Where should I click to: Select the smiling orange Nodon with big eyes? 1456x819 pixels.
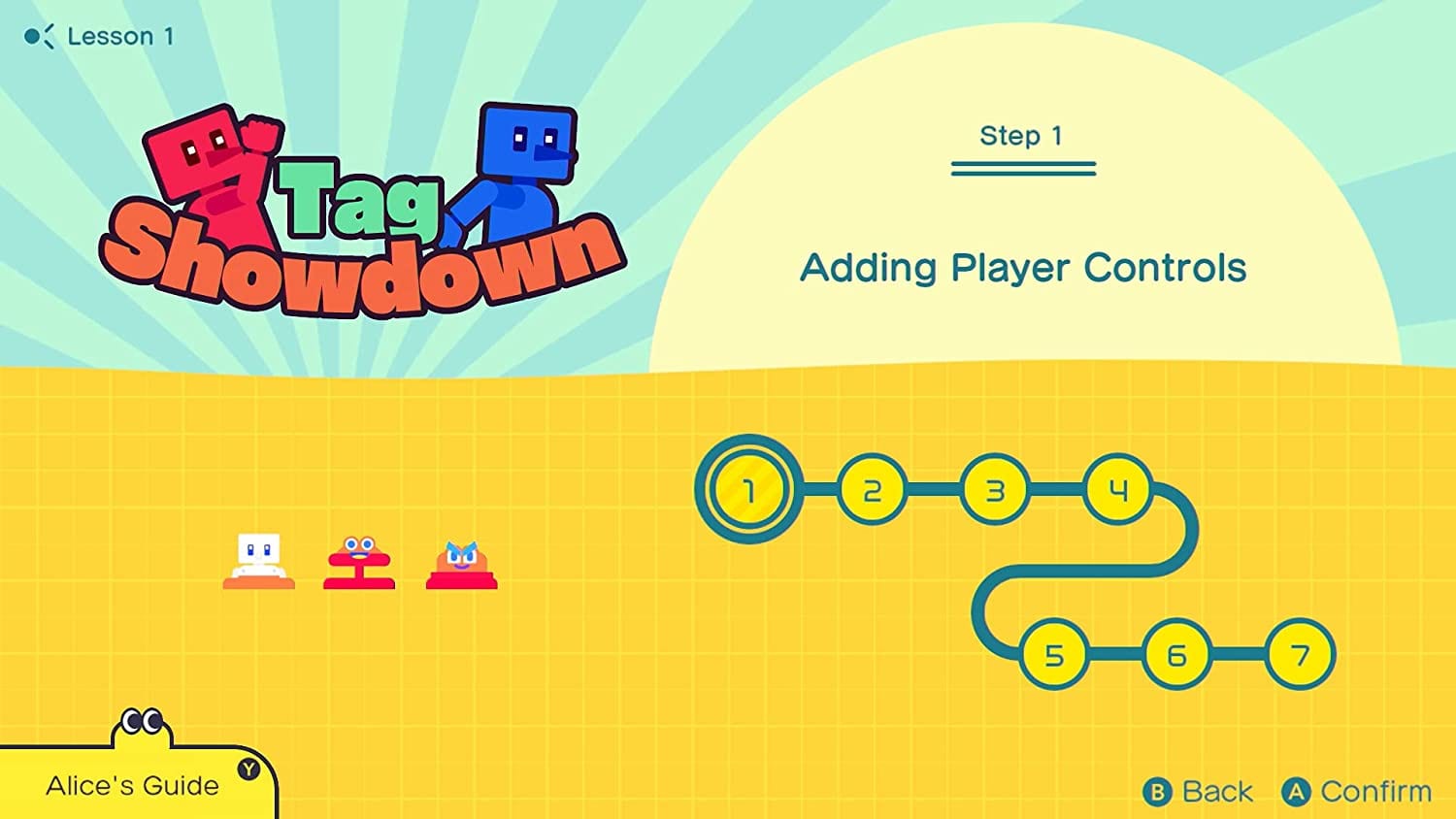pos(359,558)
